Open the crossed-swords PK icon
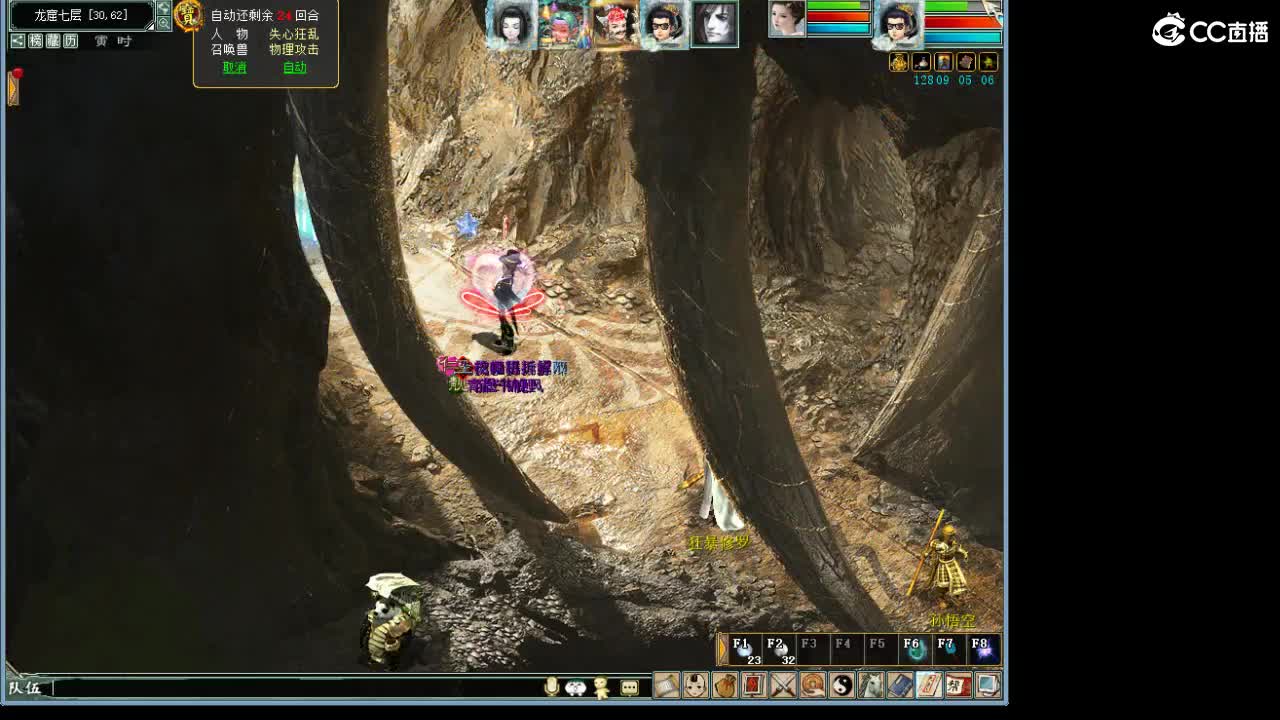The height and width of the screenshot is (720, 1280). (x=783, y=686)
